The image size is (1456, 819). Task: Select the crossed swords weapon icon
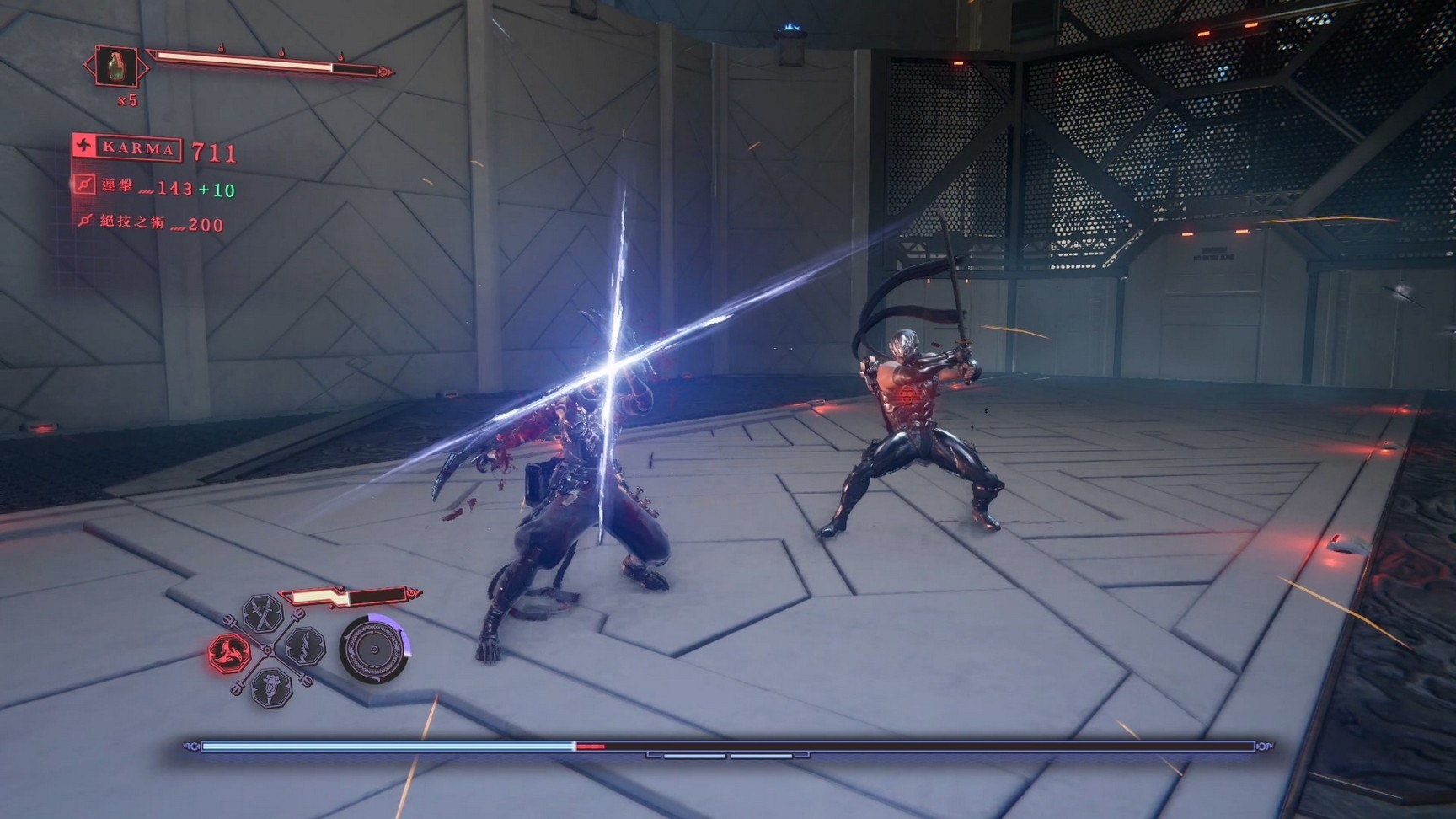click(262, 613)
